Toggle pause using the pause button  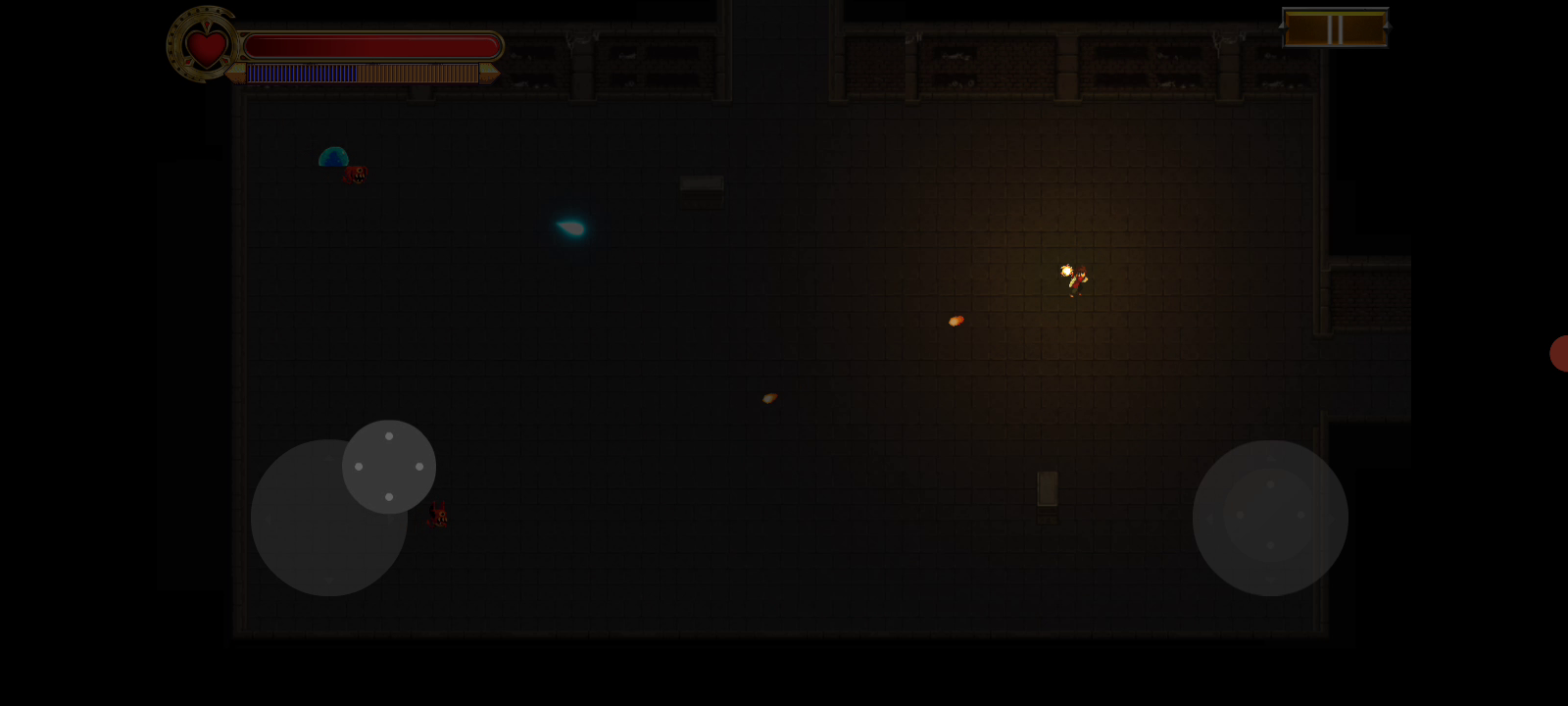1335,27
